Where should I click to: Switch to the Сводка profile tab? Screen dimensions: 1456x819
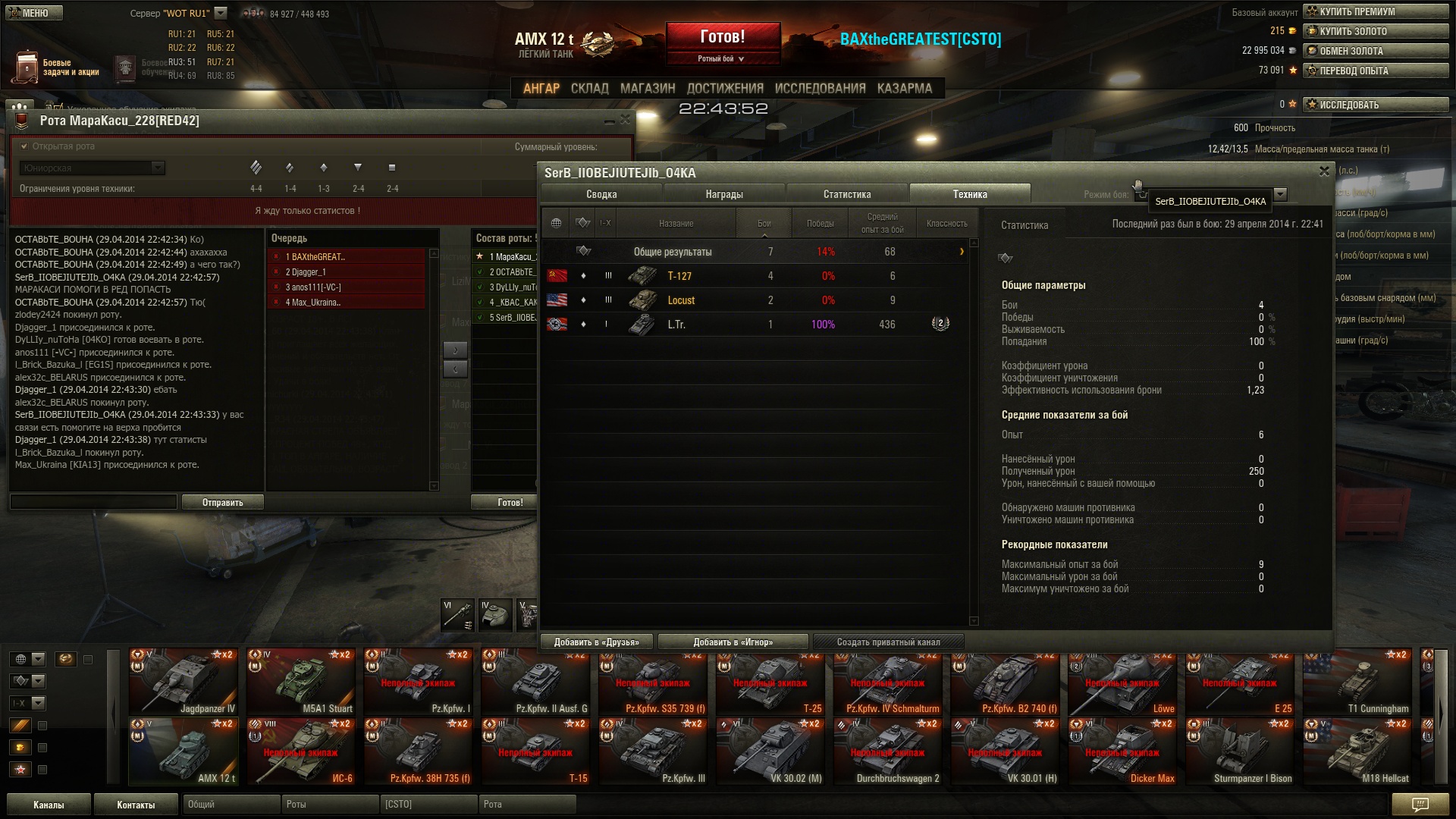[601, 194]
